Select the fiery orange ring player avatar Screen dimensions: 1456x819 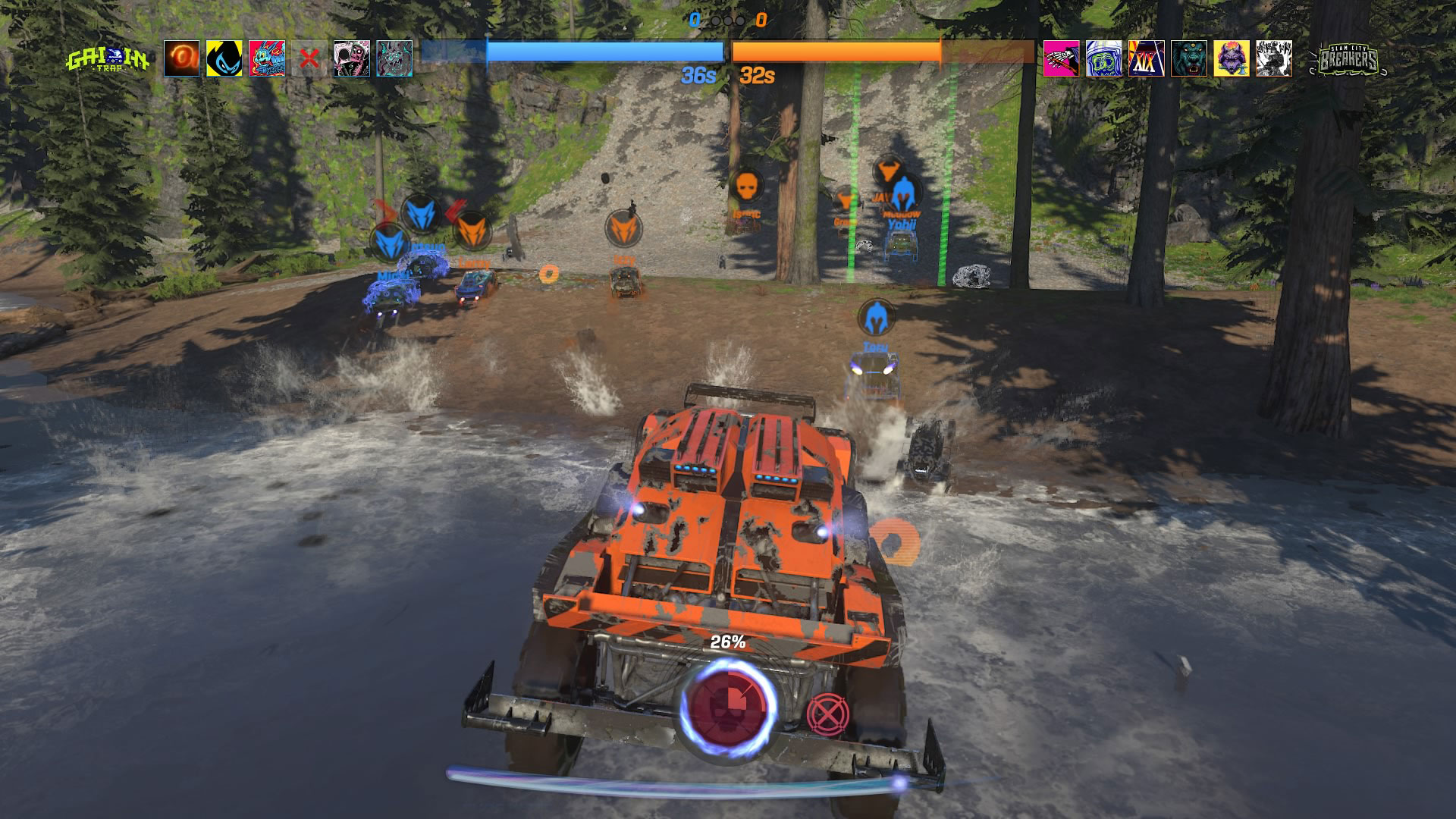point(182,58)
